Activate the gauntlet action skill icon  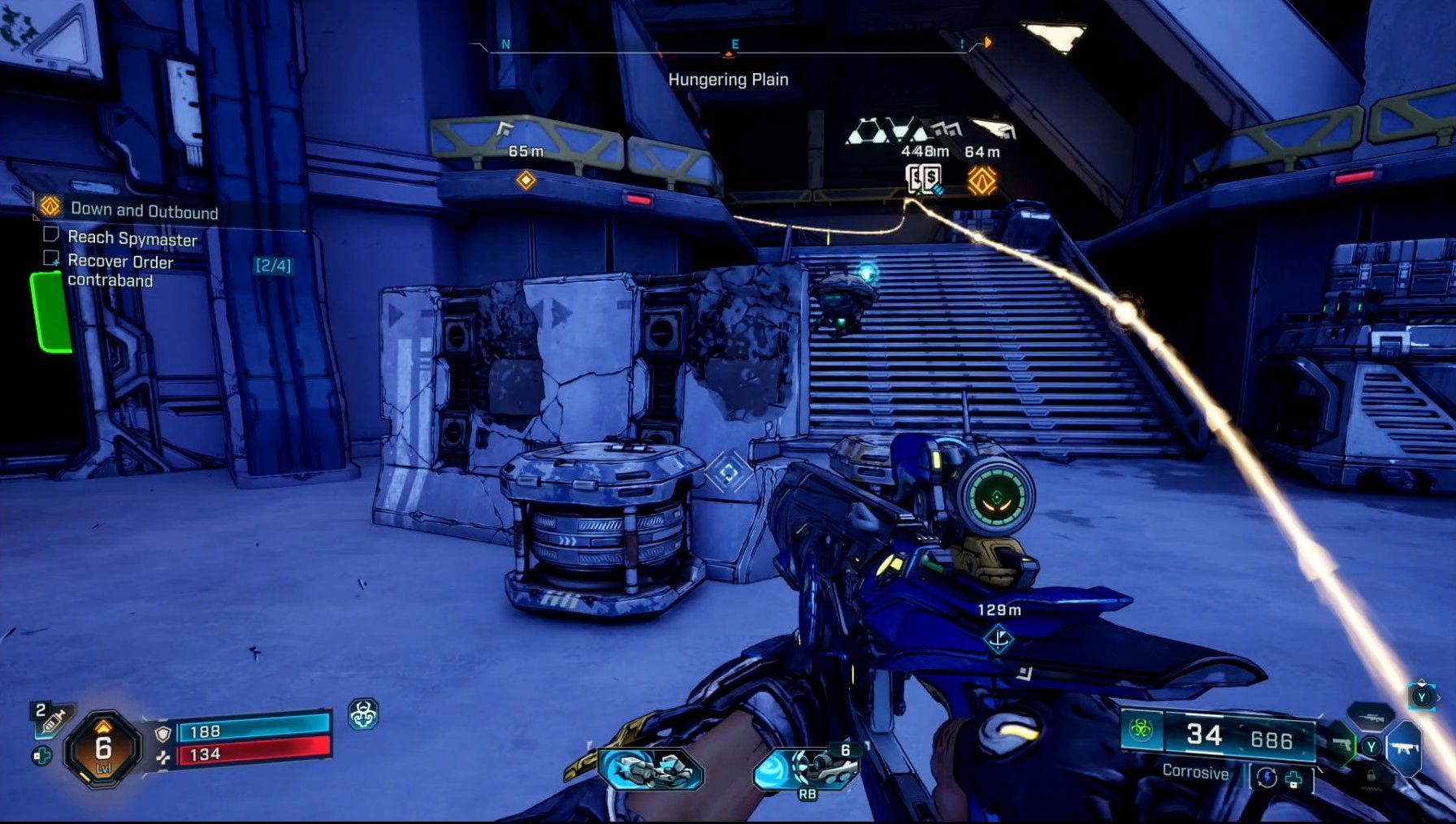click(651, 768)
